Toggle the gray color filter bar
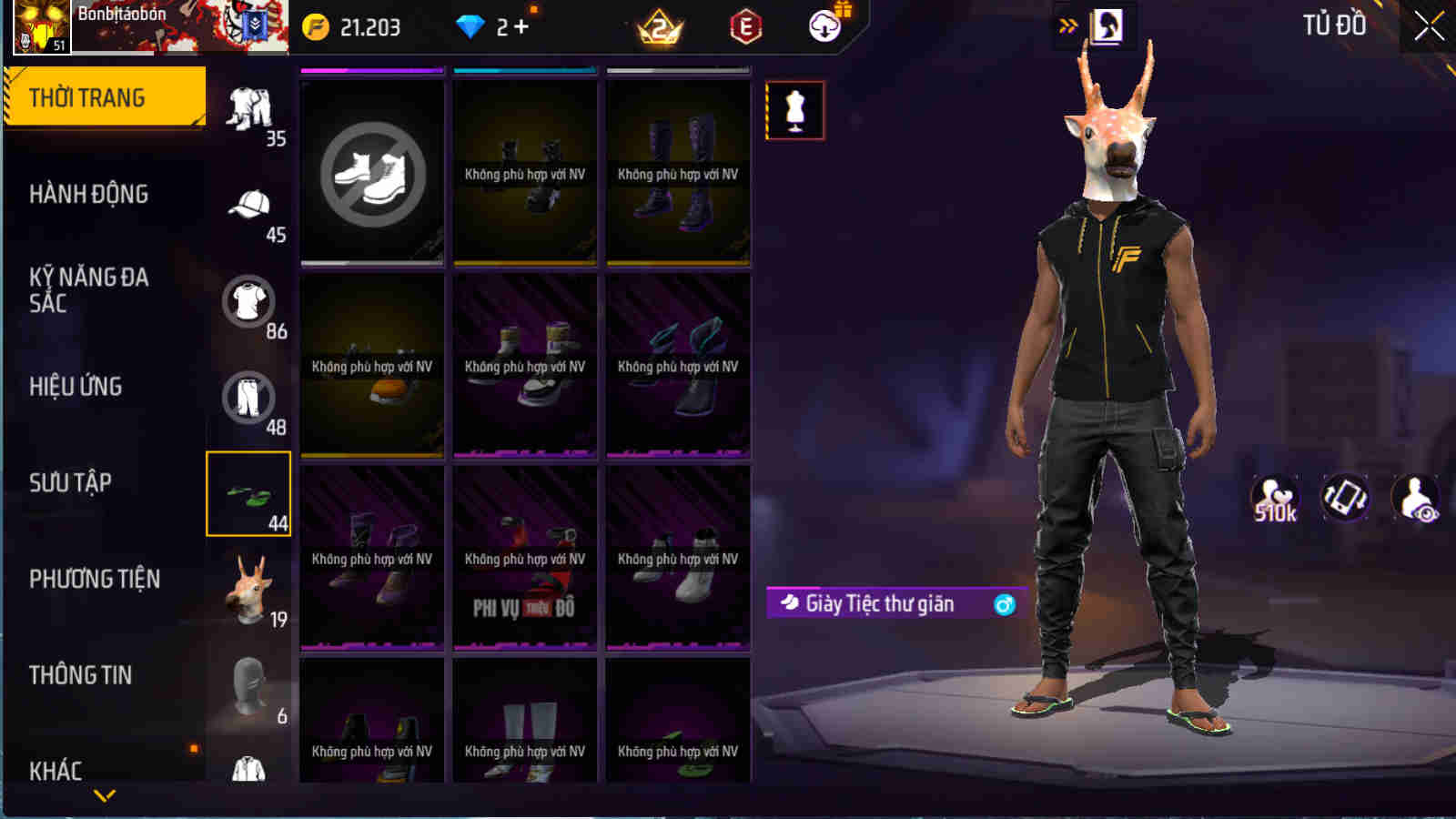 tap(676, 66)
